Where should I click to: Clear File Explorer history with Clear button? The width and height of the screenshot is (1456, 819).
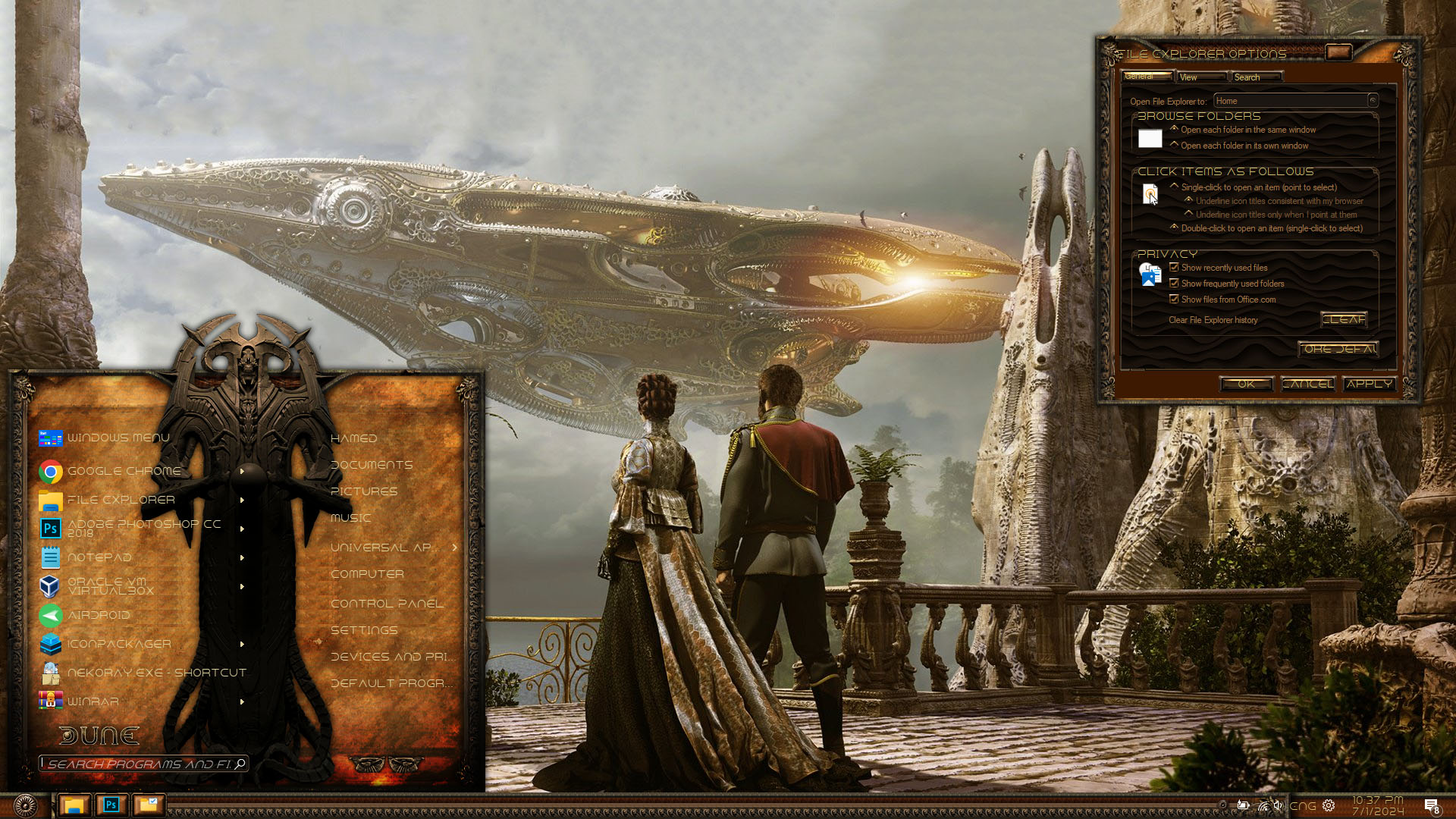(x=1344, y=319)
